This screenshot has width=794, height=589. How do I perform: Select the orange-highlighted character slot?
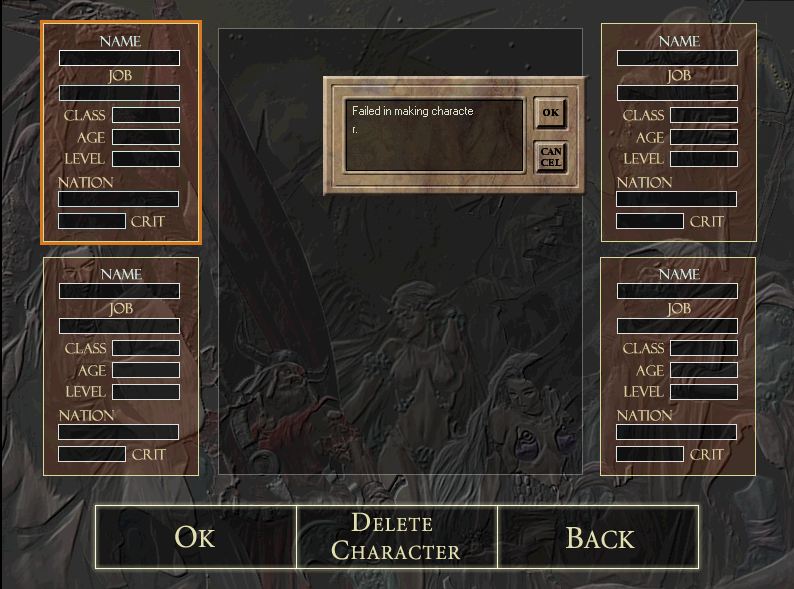coord(121,132)
